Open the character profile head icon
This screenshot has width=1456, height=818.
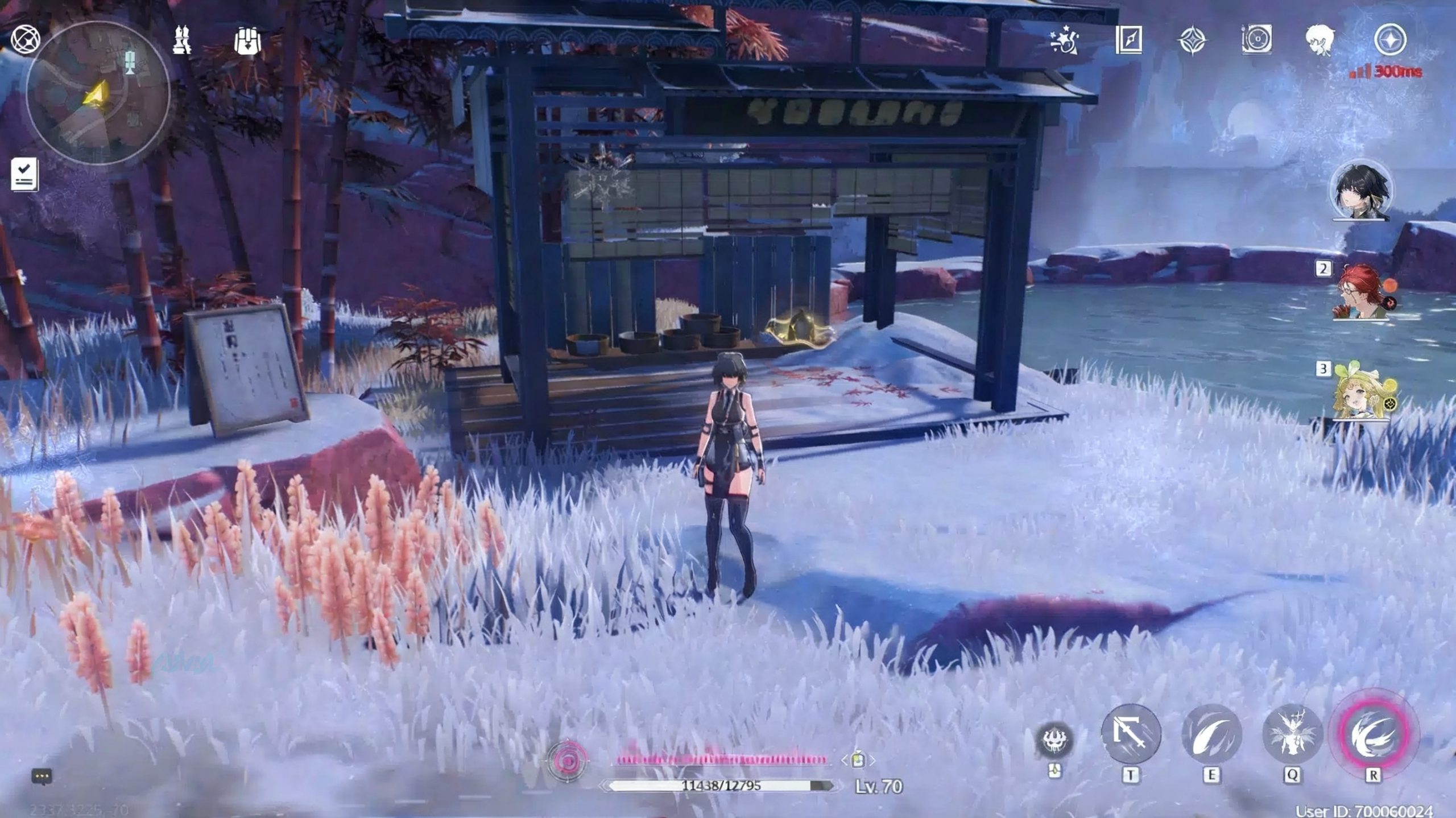coord(1319,40)
